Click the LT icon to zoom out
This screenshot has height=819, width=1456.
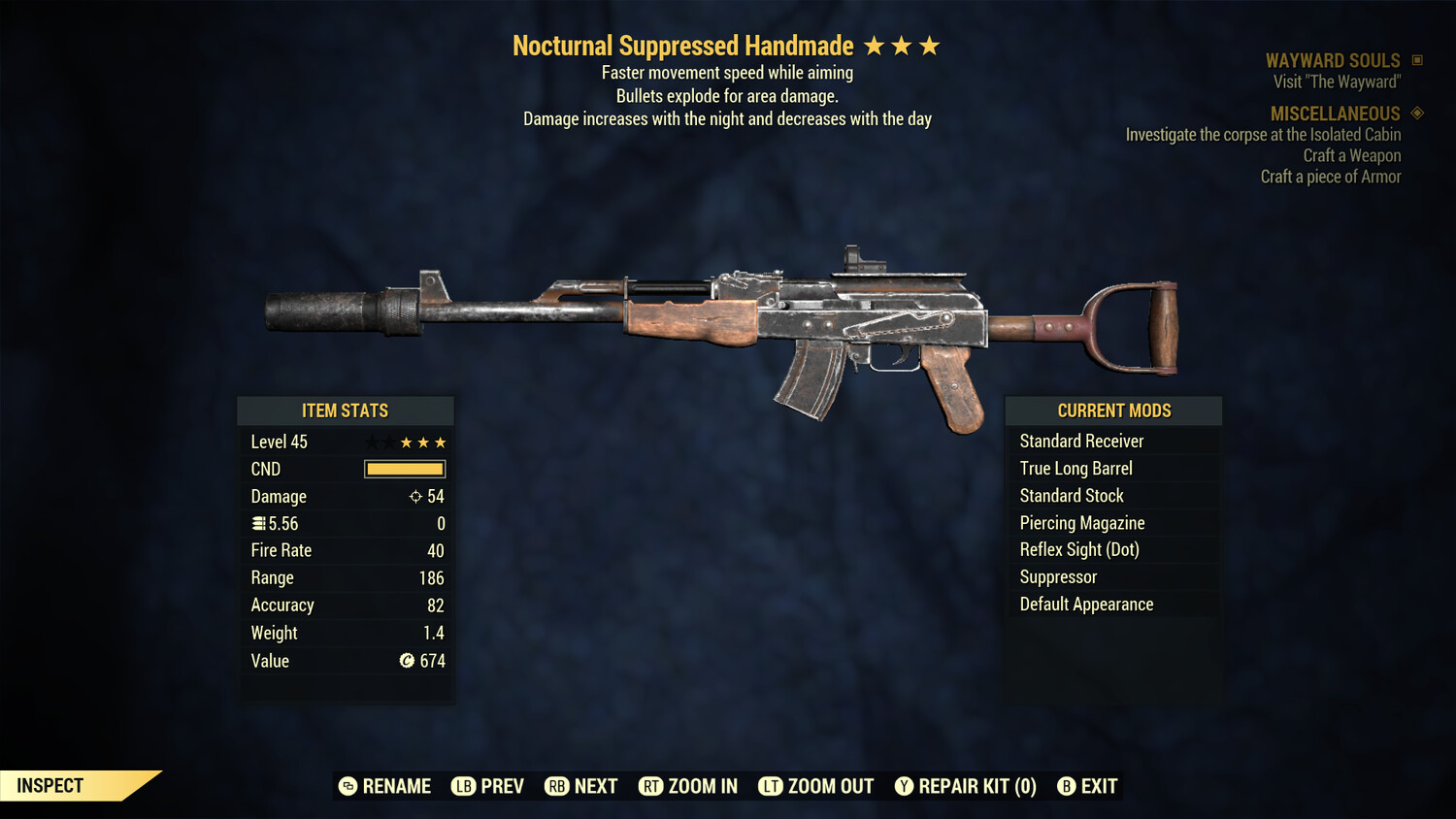[x=771, y=786]
